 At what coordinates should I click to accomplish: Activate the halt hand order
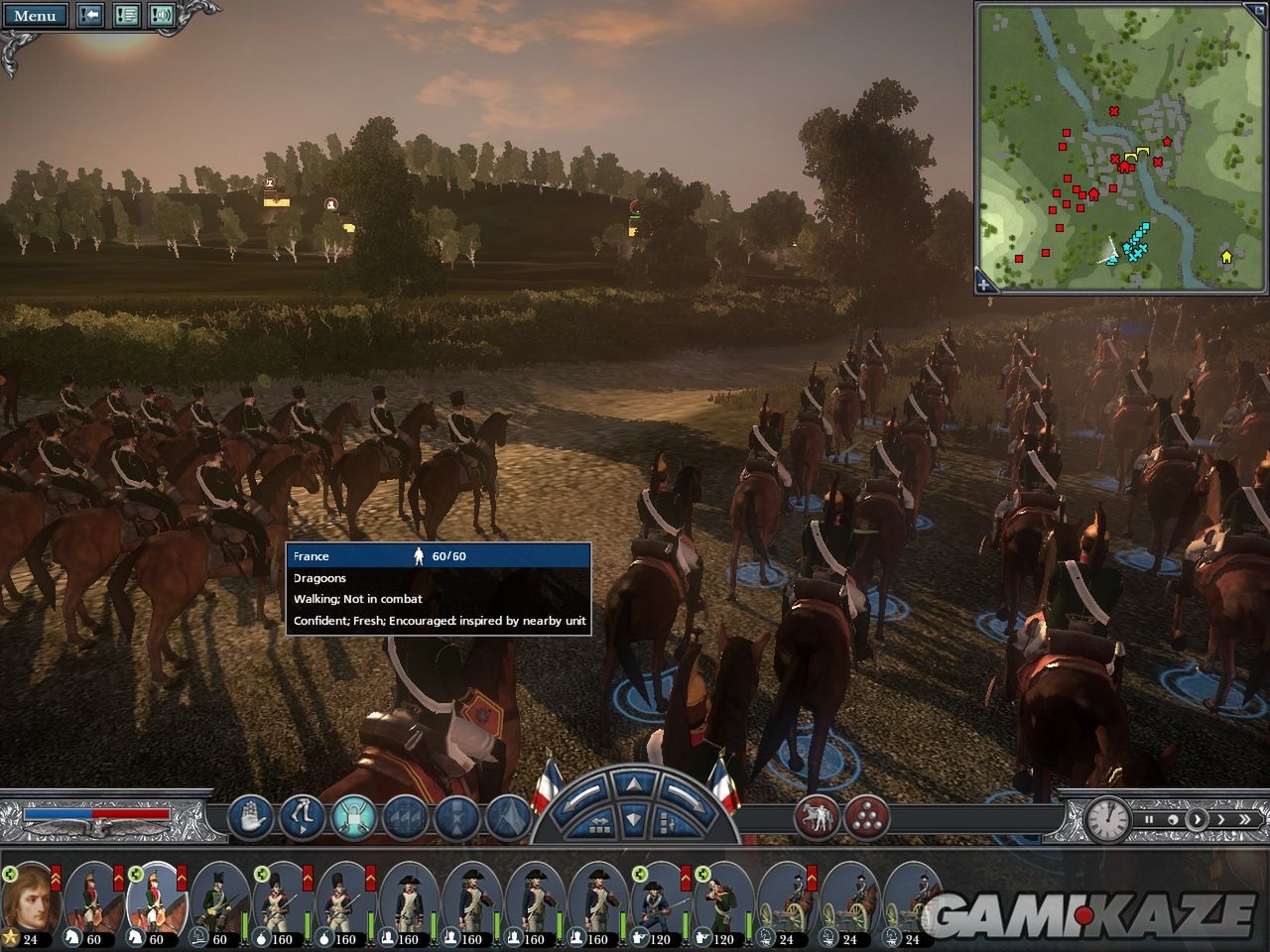coord(251,818)
